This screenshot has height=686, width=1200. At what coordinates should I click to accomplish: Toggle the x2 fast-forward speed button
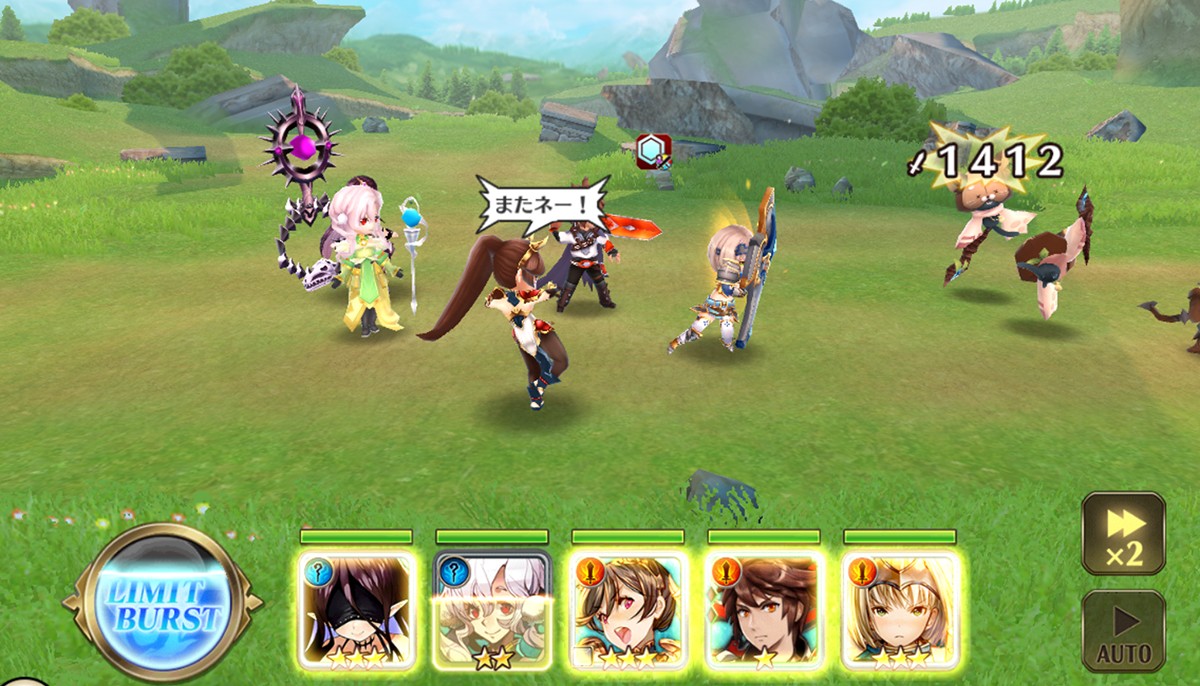[1123, 532]
